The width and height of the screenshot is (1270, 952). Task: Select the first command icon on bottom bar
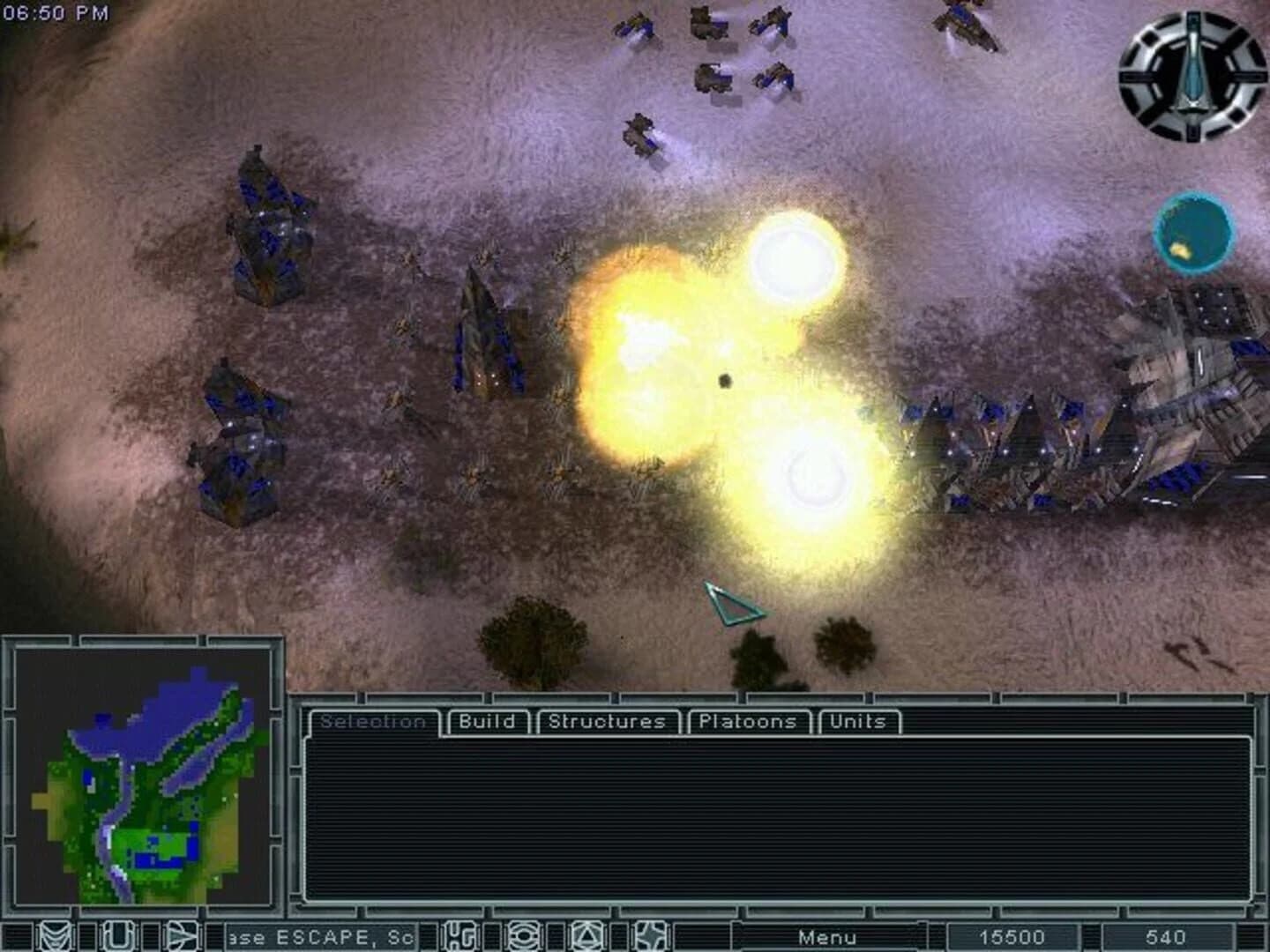[x=56, y=937]
